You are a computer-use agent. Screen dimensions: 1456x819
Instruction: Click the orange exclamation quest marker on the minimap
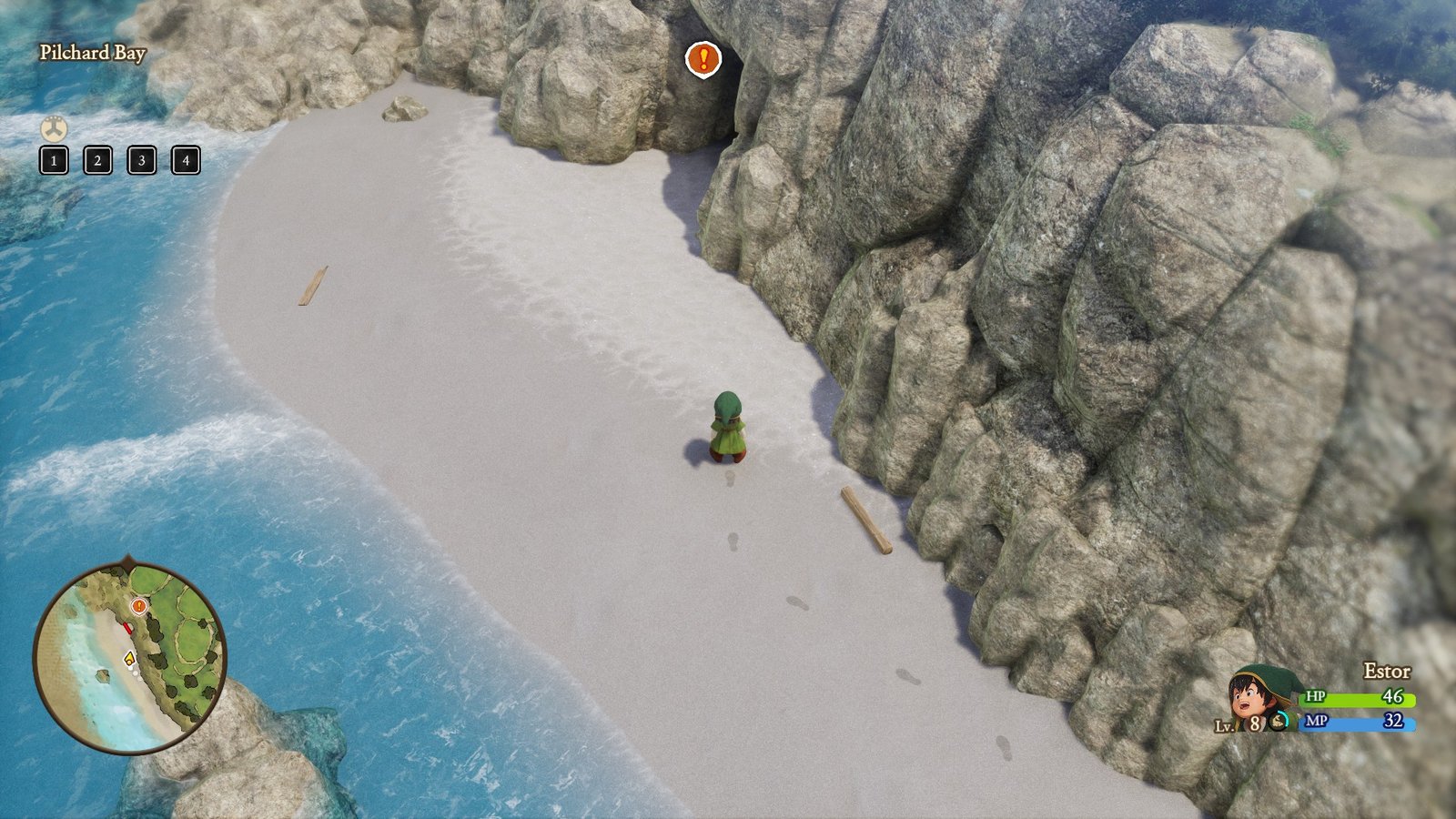point(138,605)
